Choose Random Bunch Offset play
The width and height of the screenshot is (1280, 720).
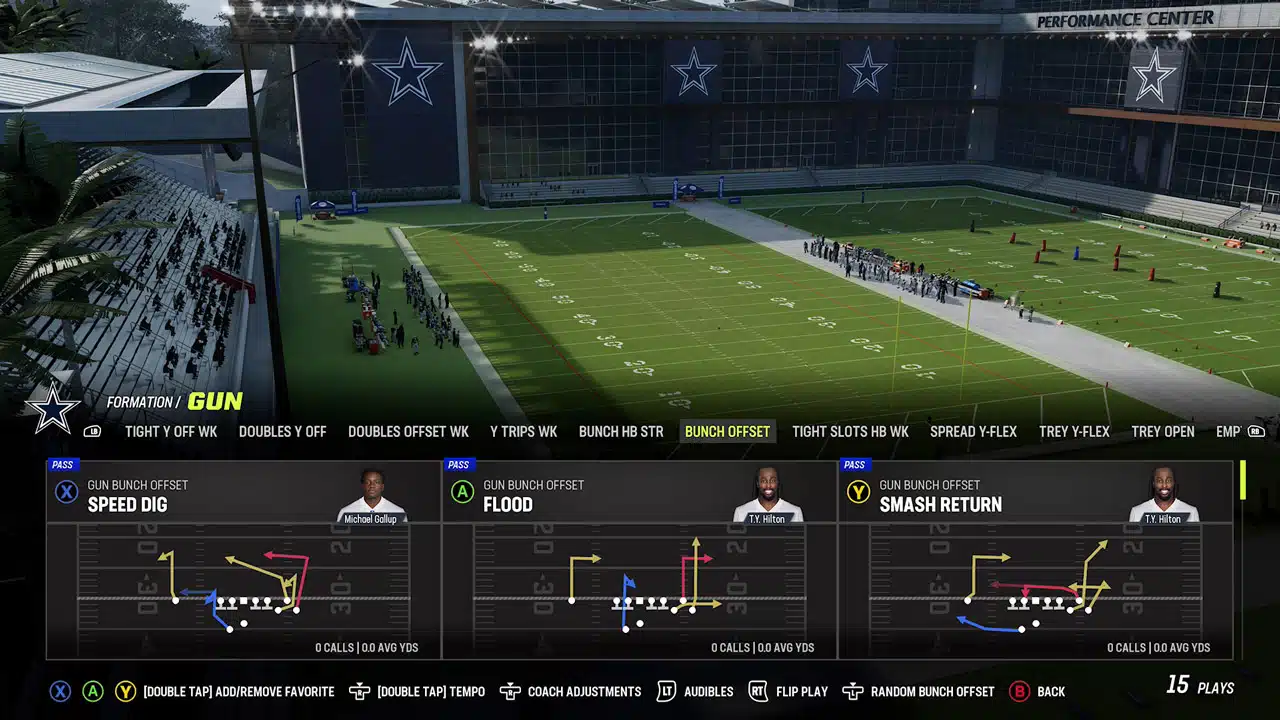point(932,691)
